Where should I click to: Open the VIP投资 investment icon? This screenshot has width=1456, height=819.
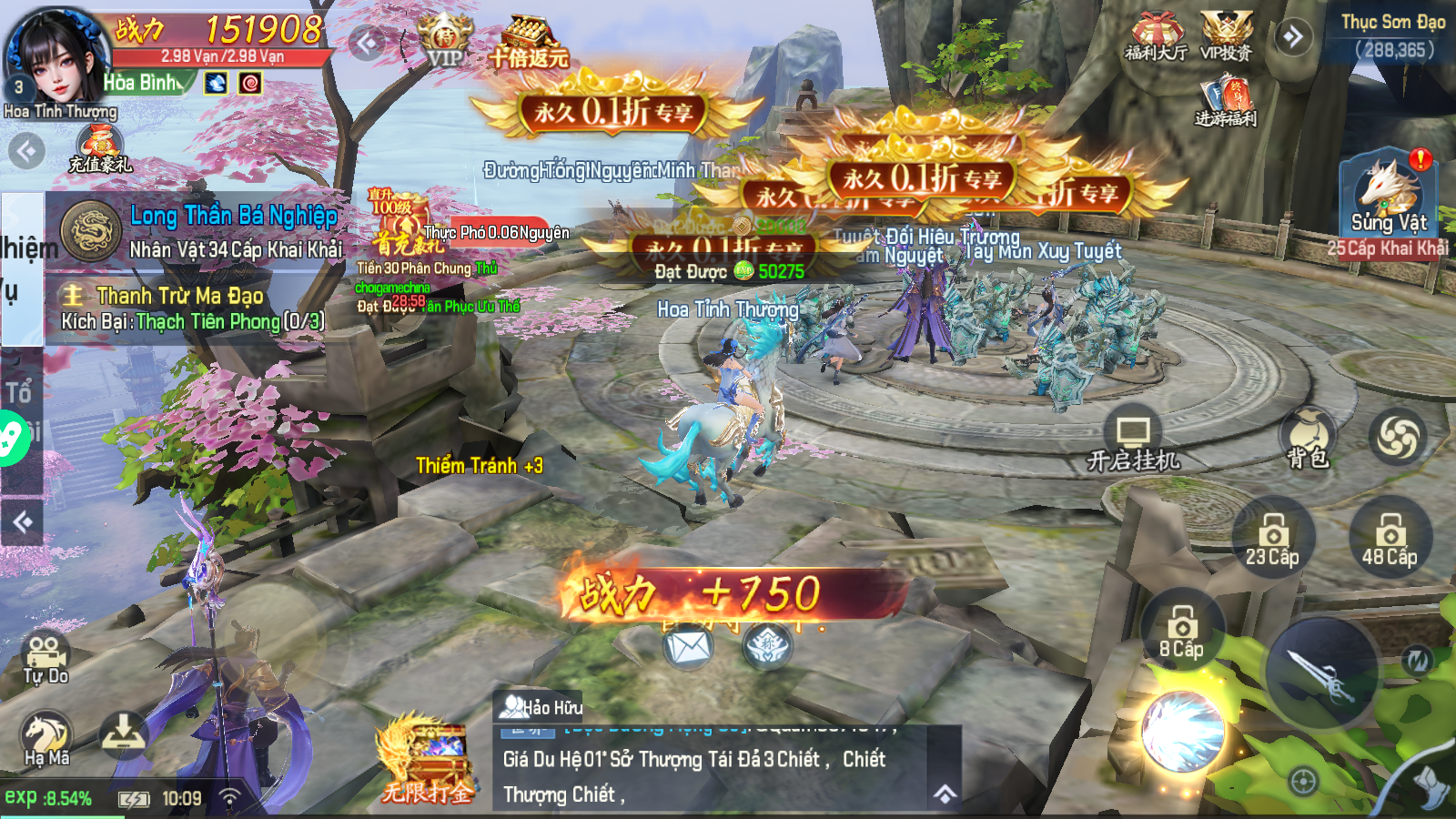(x=1226, y=37)
